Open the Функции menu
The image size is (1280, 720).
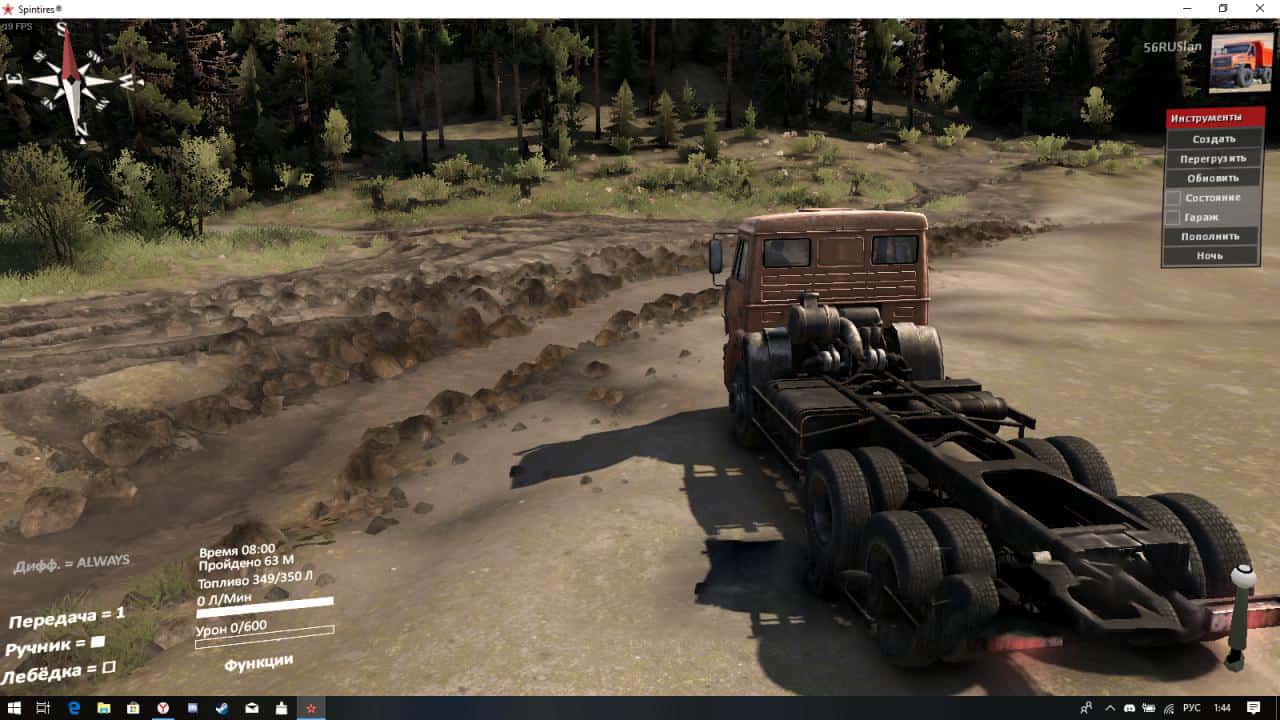coord(259,661)
